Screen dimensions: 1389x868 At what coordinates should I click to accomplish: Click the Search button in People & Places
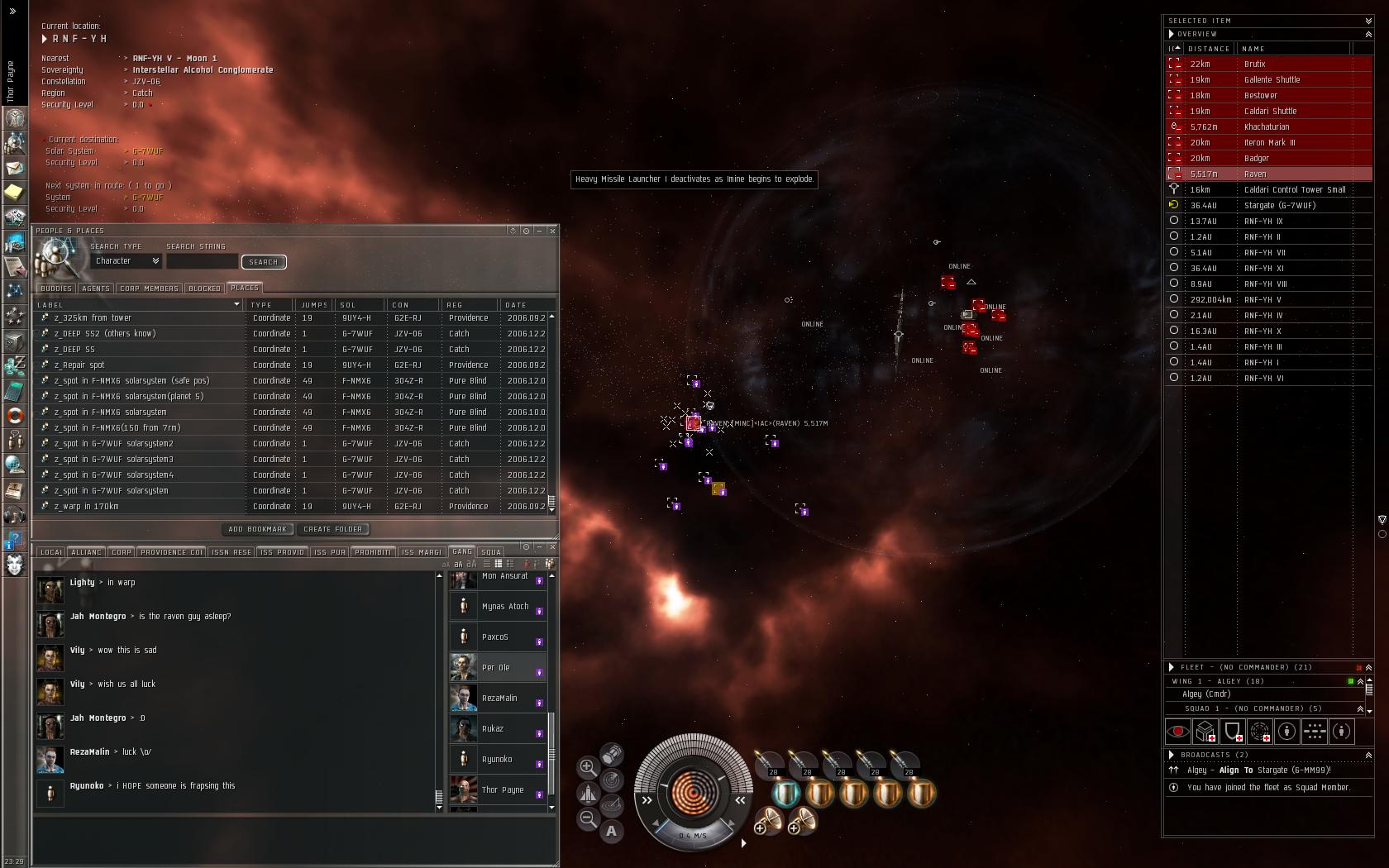click(264, 262)
